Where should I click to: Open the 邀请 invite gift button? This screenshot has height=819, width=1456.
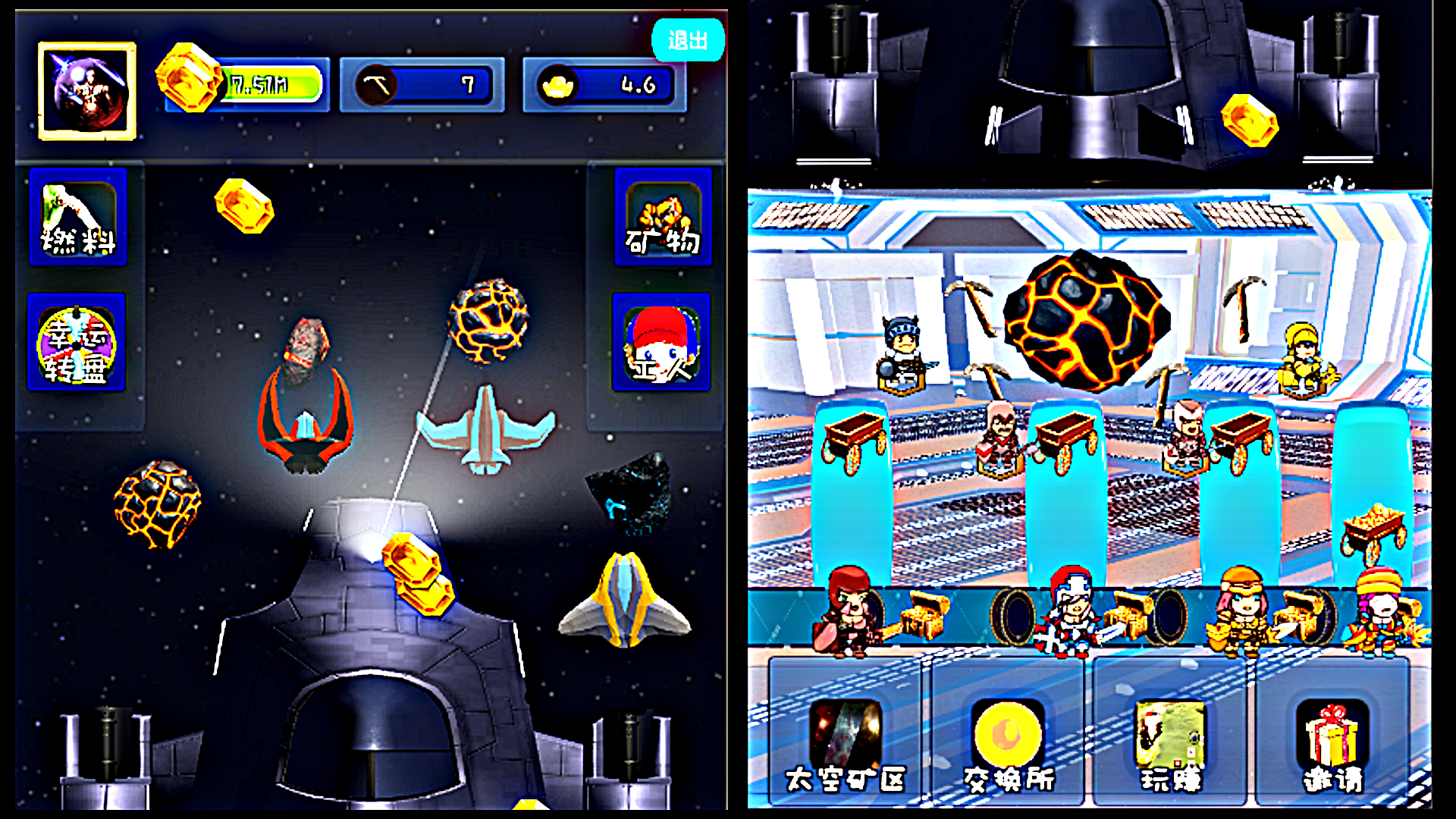click(1332, 743)
